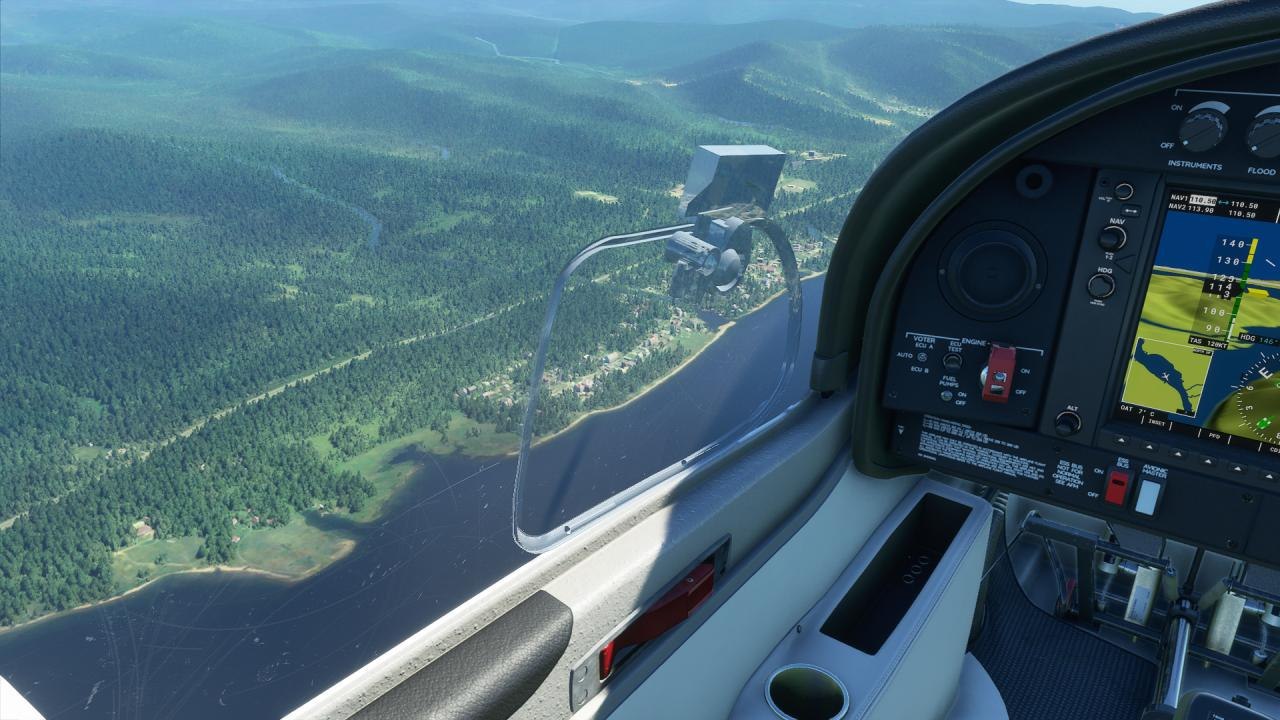This screenshot has width=1280, height=720.
Task: Click the HDG heading knob
Action: click(1101, 286)
